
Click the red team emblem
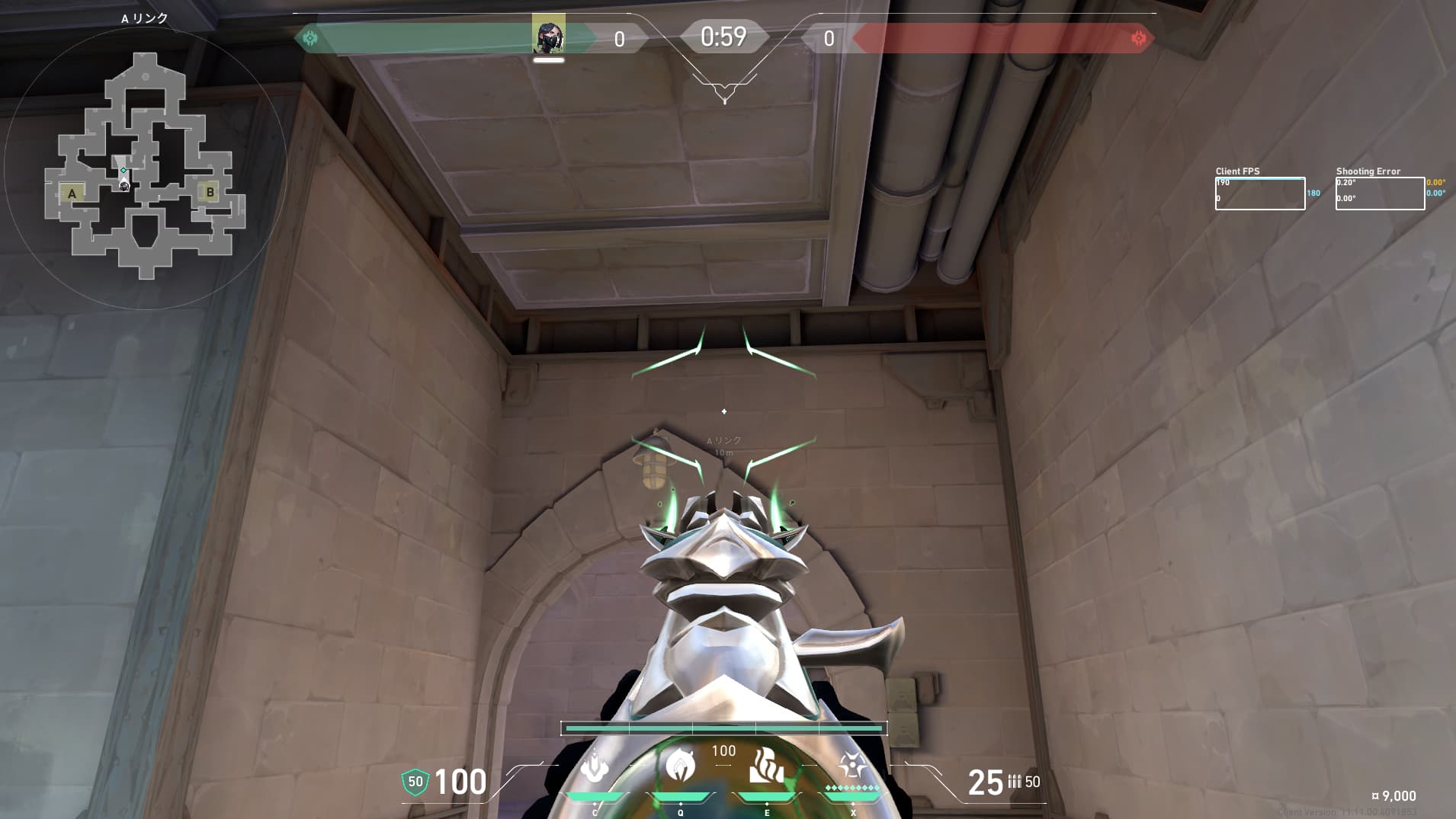pos(1138,38)
